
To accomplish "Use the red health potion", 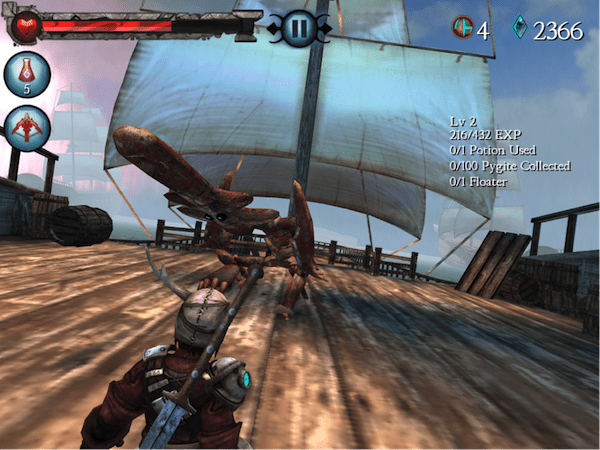I will pyautogui.click(x=27, y=74).
